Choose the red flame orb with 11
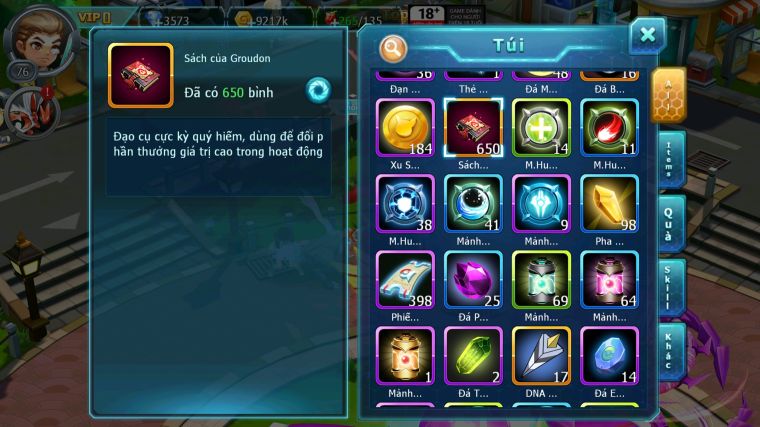The image size is (760, 427). [609, 128]
